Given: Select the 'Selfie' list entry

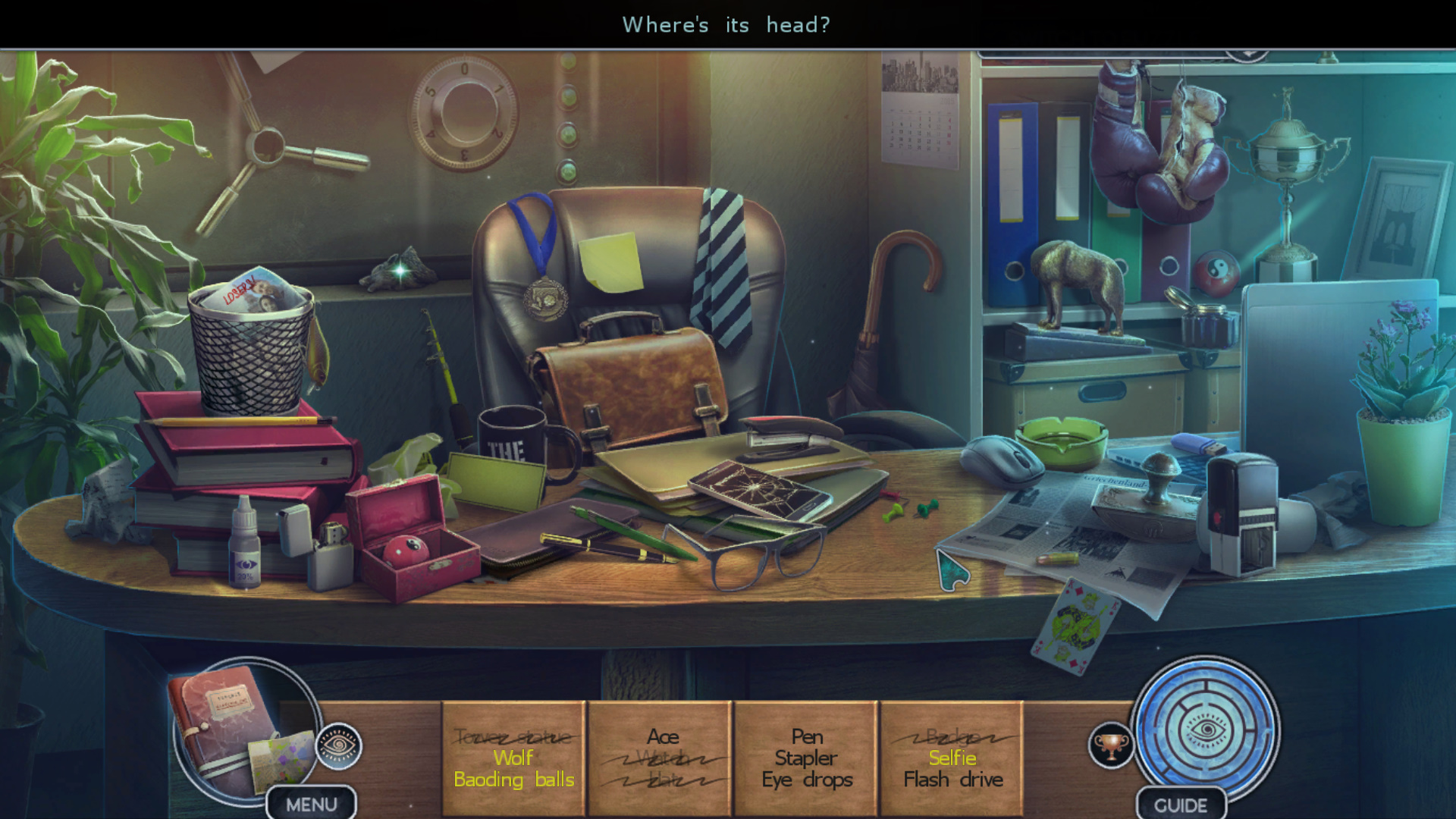Looking at the screenshot, I should coord(952,758).
